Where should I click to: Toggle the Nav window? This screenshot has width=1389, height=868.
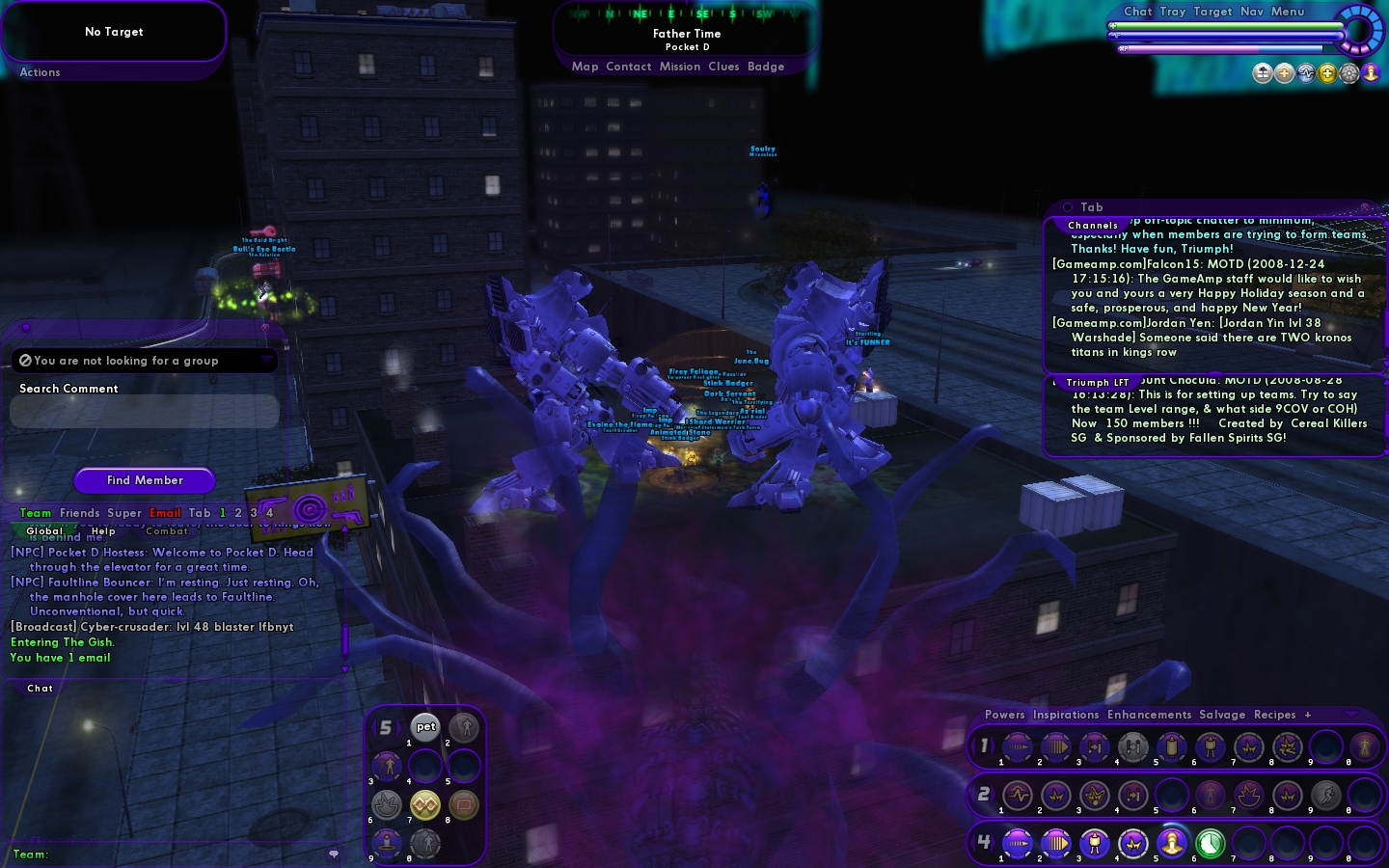point(1251,12)
